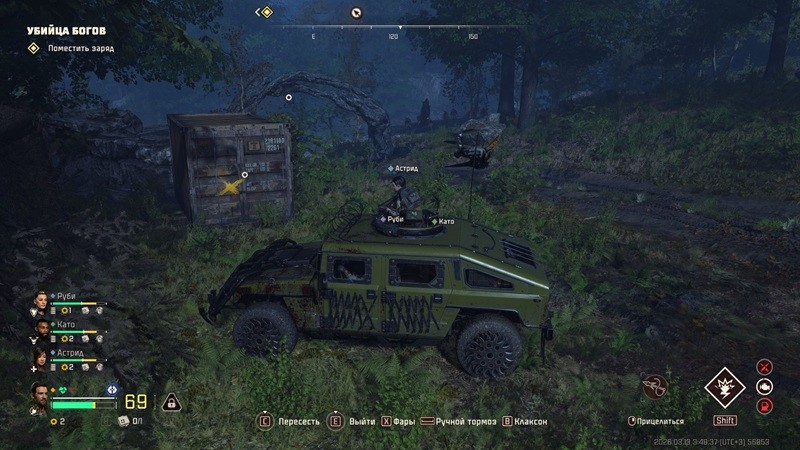
Task: Select Руби's squad portrait
Action: point(41,301)
